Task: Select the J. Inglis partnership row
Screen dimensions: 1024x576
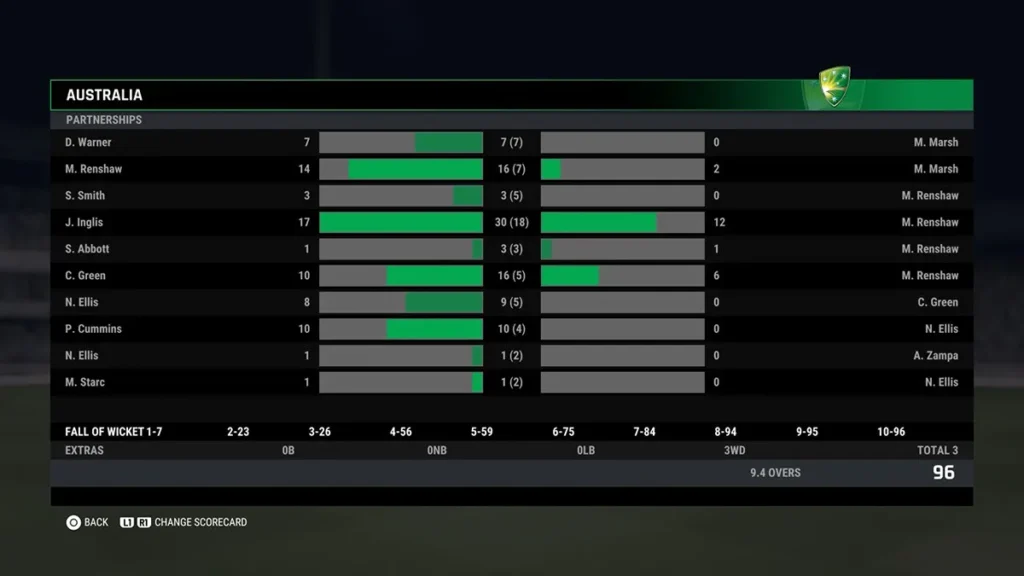Action: pyautogui.click(x=511, y=223)
